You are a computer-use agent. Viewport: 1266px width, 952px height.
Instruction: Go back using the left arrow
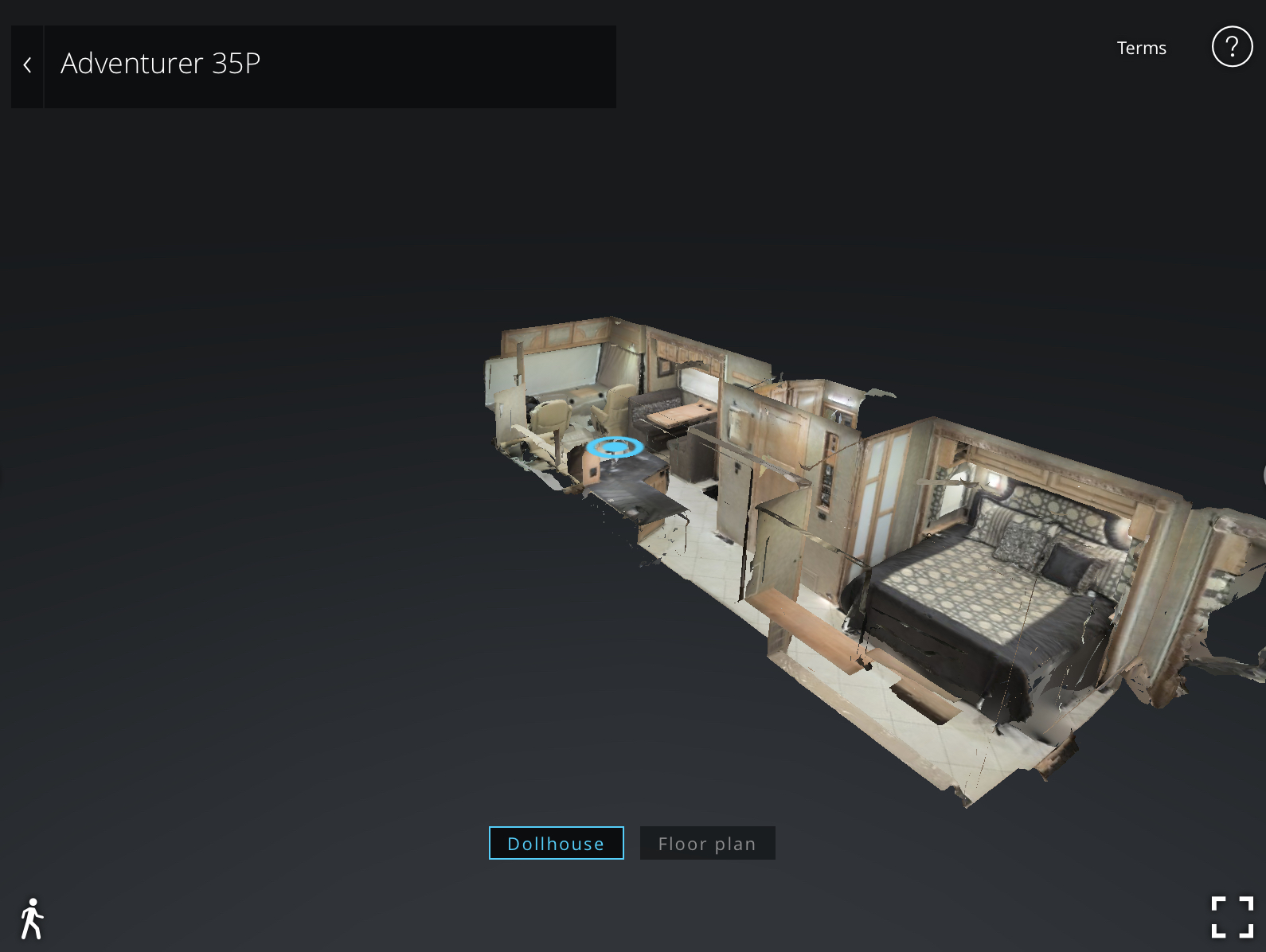coord(27,65)
